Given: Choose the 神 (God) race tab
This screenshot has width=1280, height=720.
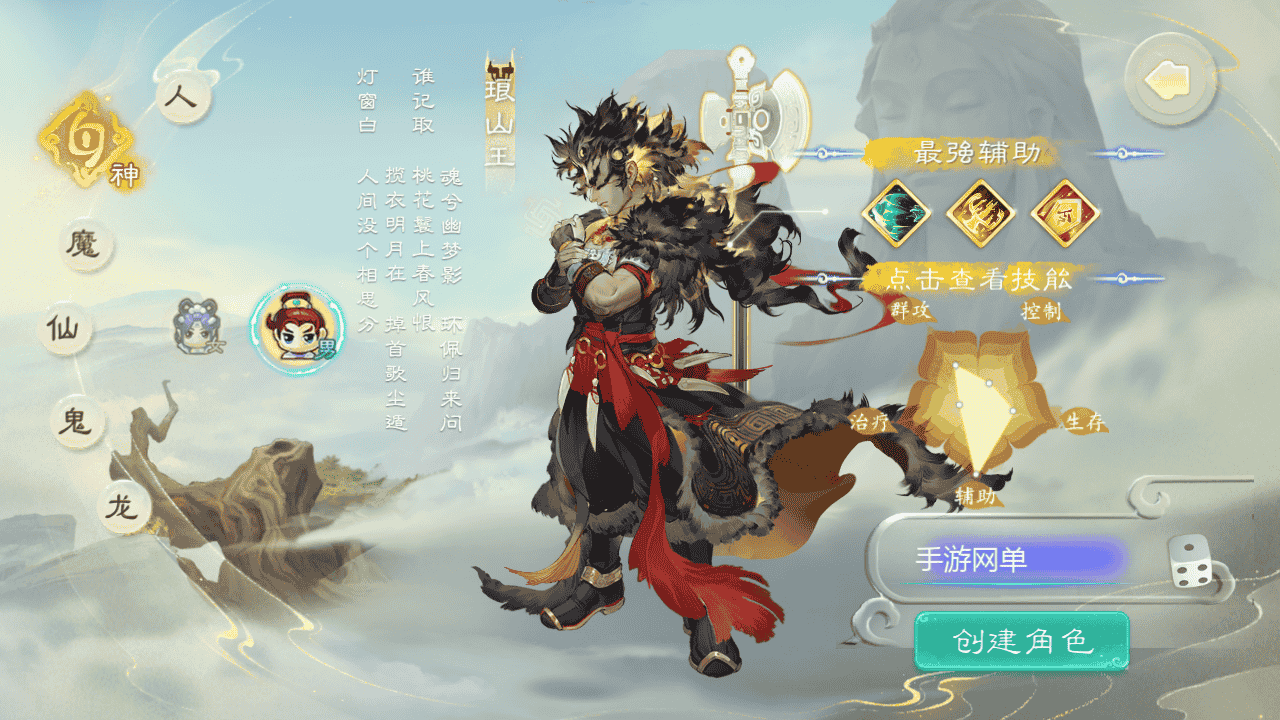Looking at the screenshot, I should coord(87,145).
